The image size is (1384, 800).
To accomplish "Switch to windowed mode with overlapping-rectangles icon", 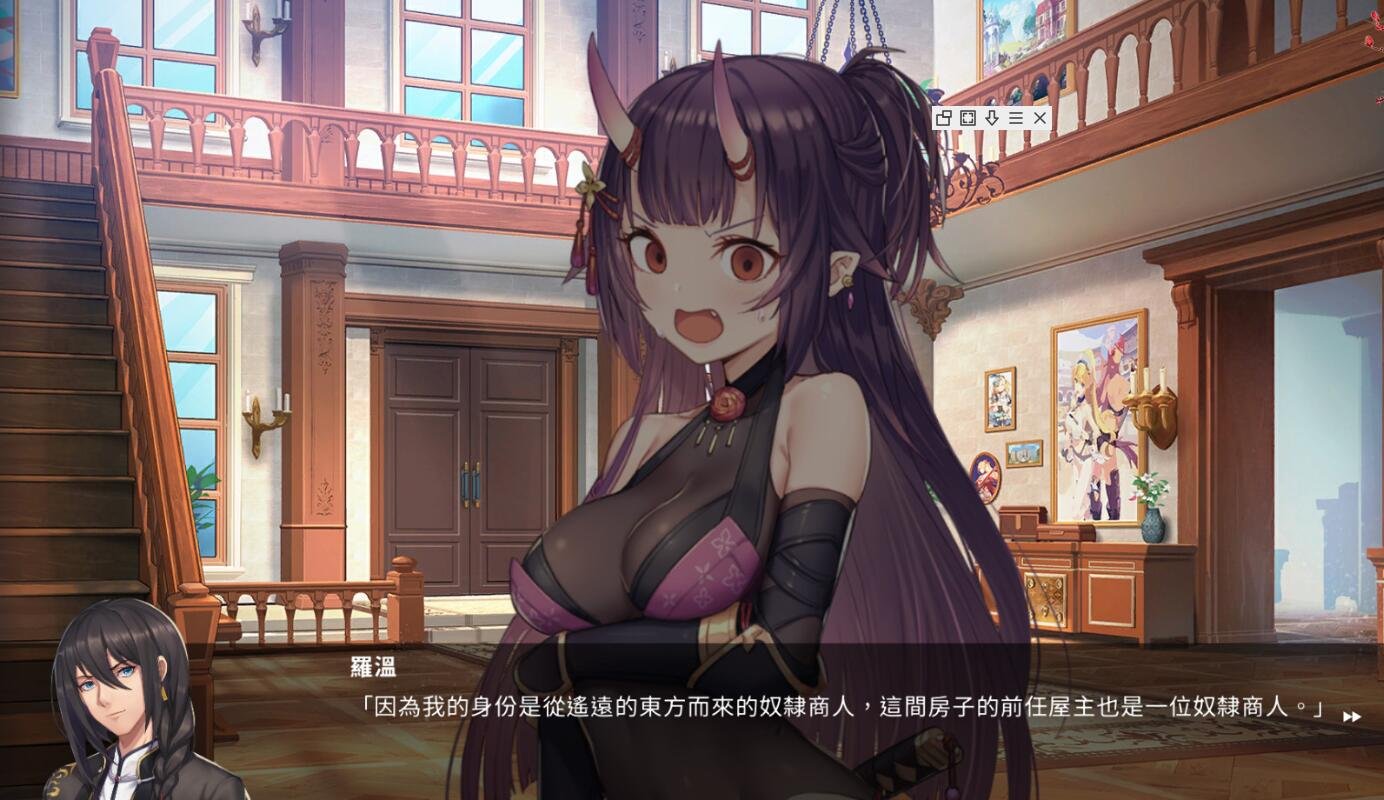I will click(944, 118).
